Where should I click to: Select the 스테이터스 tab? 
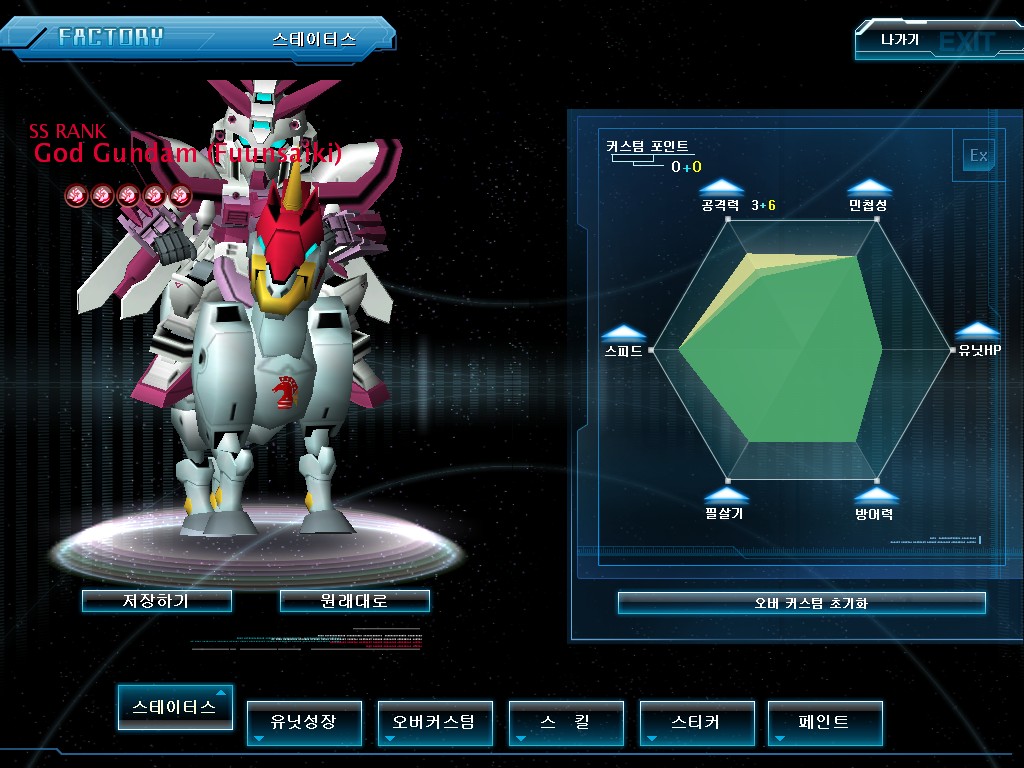[175, 707]
